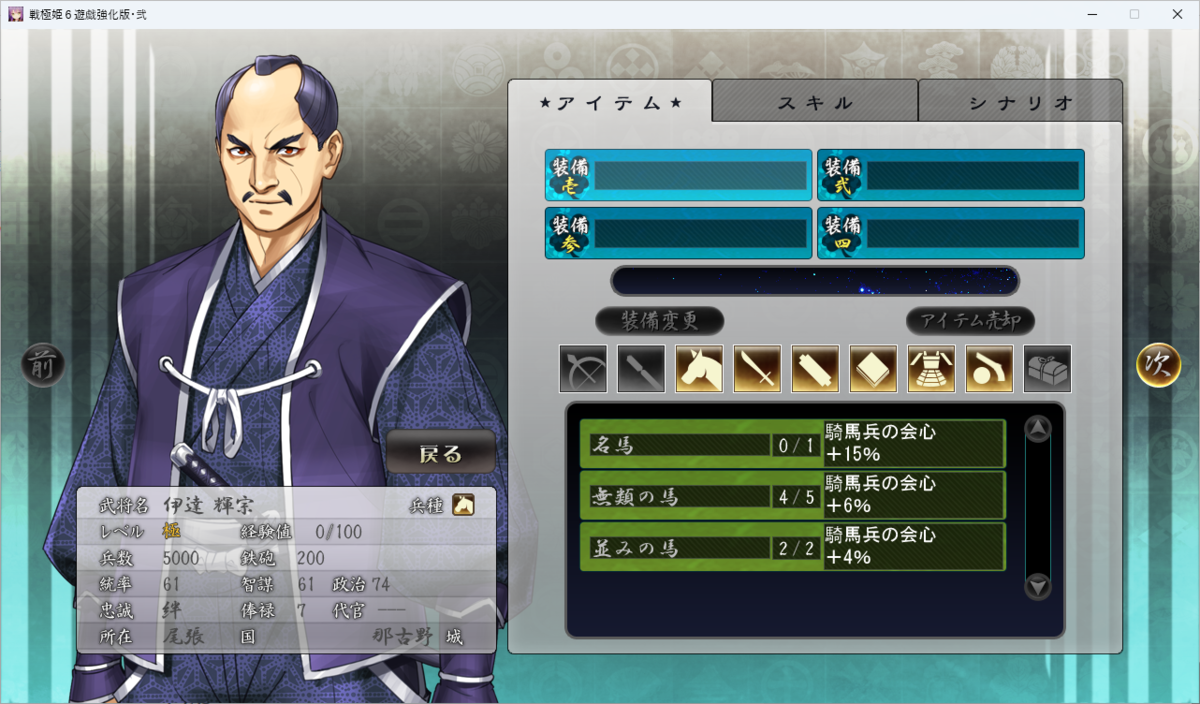Choose equipment slot 四
The height and width of the screenshot is (704, 1200).
coord(950,233)
